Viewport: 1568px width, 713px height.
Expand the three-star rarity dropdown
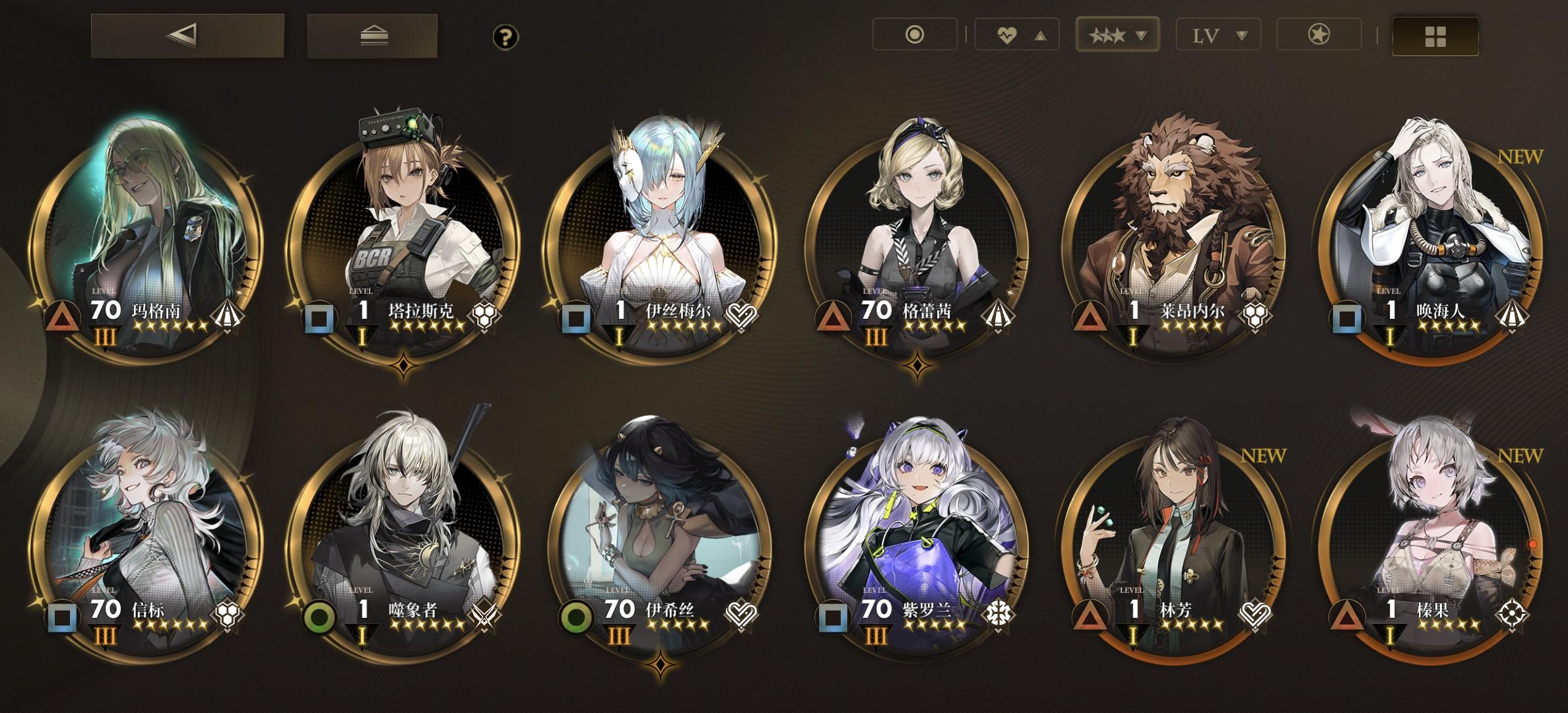[x=1117, y=34]
